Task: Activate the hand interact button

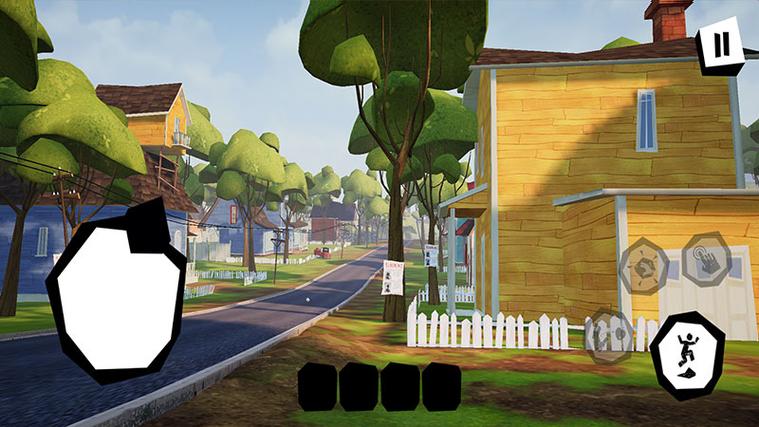Action: [707, 262]
